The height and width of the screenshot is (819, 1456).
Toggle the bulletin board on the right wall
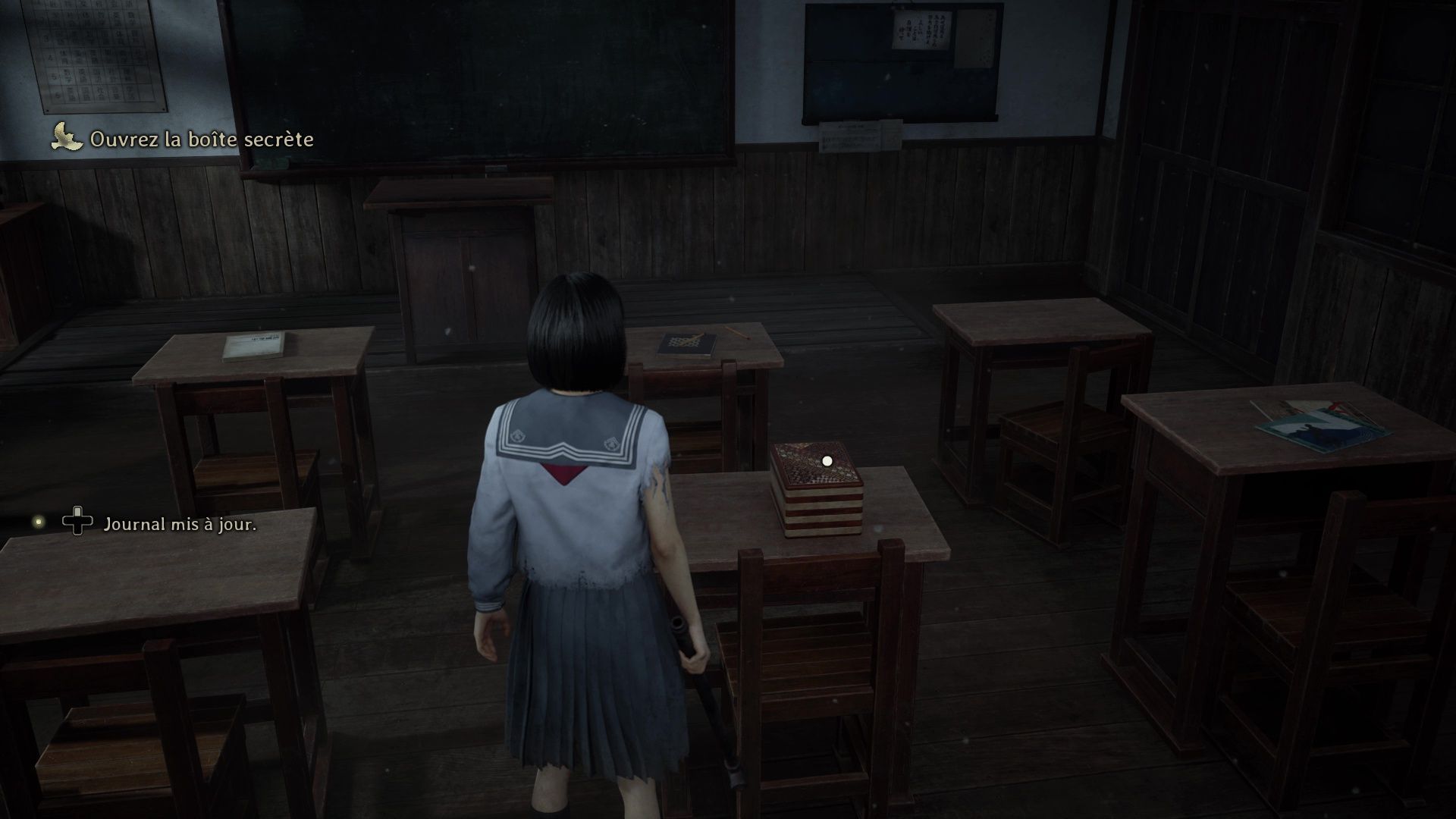(902, 61)
